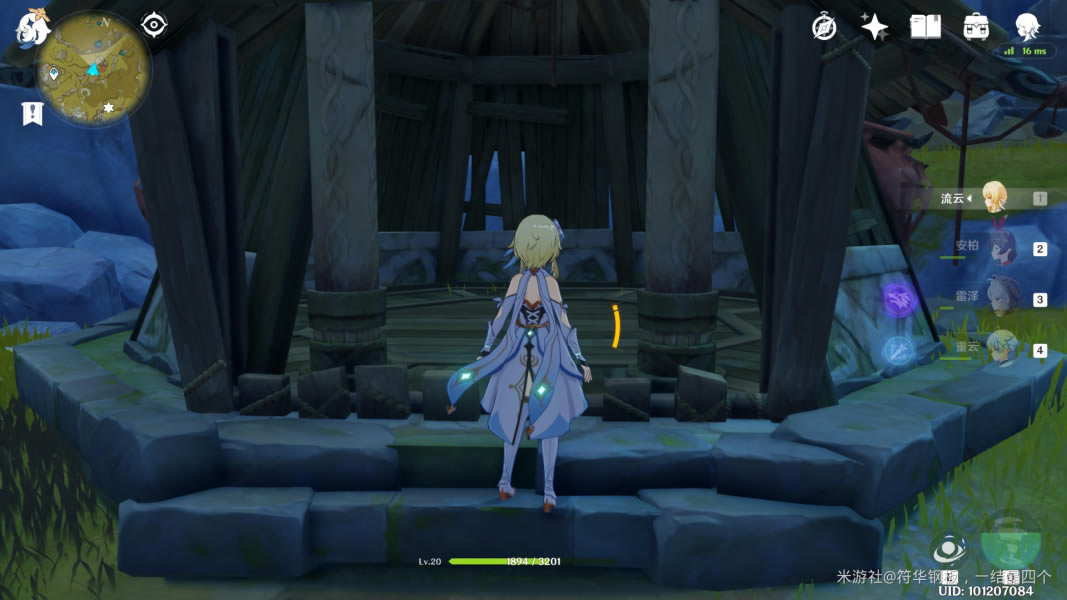The width and height of the screenshot is (1067, 600).
Task: Open the quest bookmark icon below minimap
Action: tap(32, 114)
